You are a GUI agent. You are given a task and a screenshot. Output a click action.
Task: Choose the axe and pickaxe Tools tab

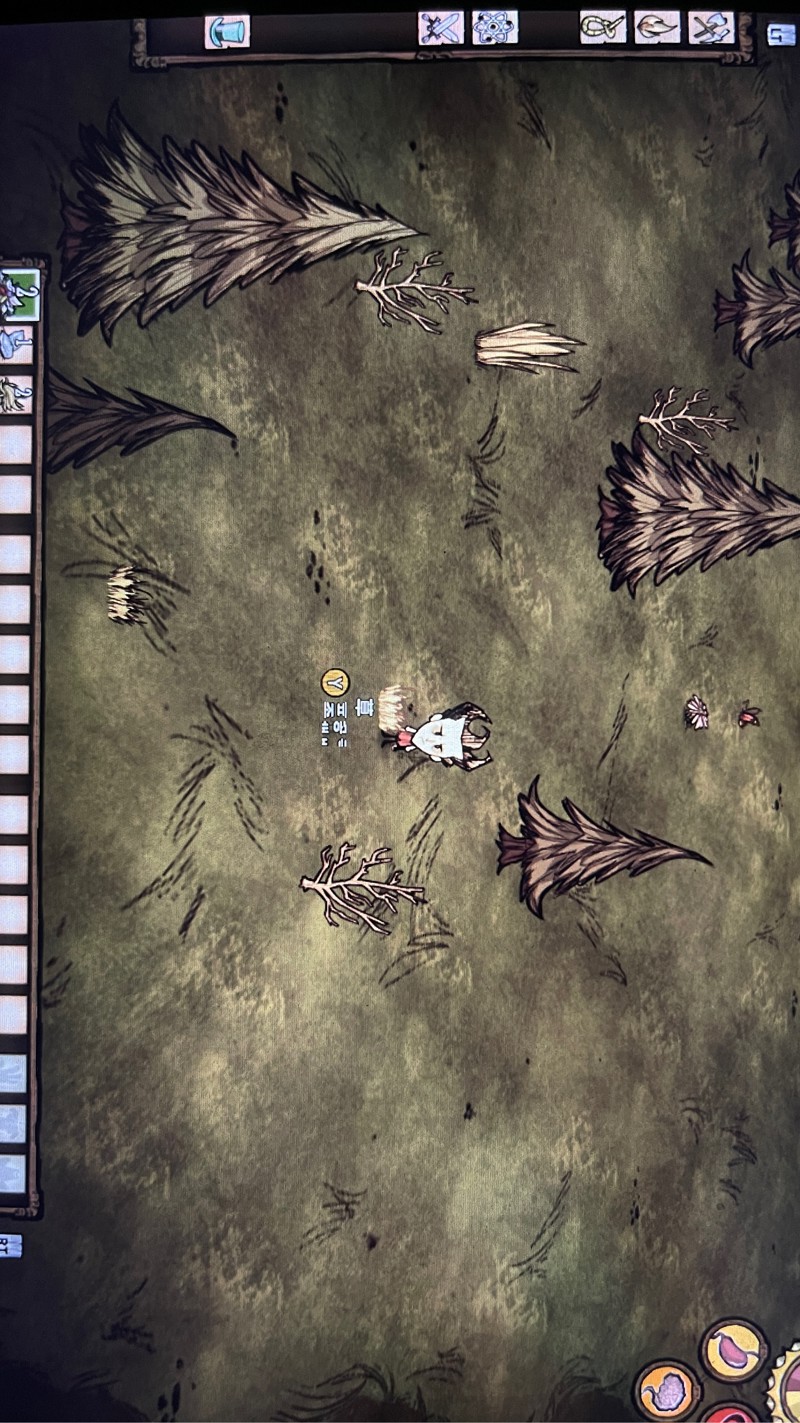click(x=711, y=27)
